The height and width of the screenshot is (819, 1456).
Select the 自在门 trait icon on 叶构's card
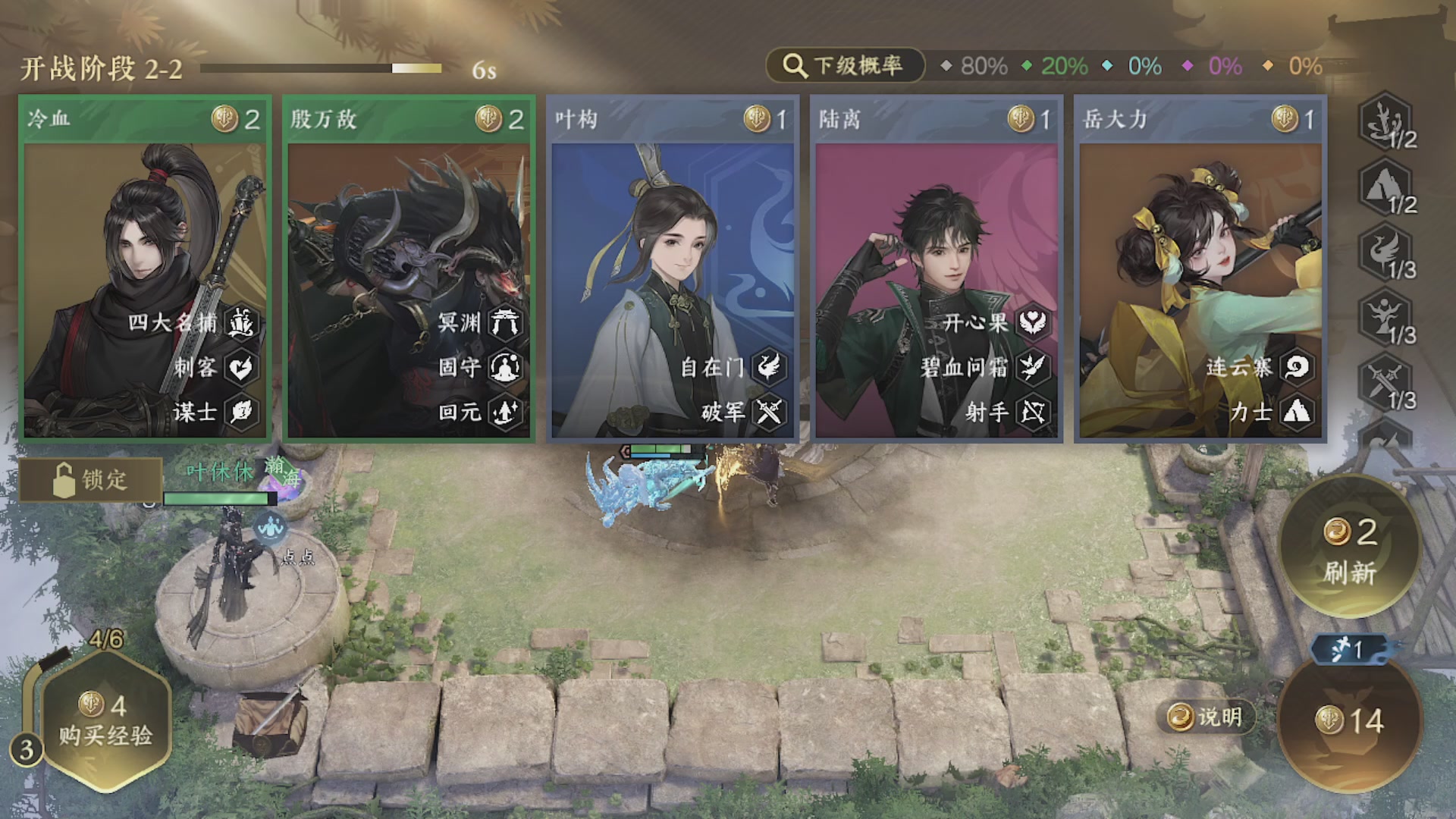(x=768, y=367)
